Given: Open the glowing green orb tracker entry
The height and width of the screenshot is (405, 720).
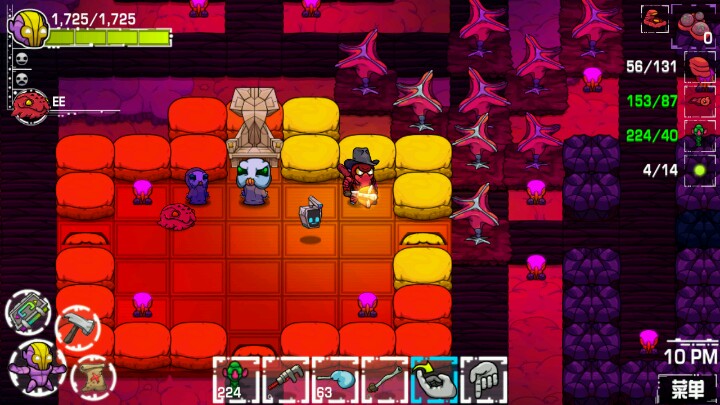Looking at the screenshot, I should pos(699,170).
